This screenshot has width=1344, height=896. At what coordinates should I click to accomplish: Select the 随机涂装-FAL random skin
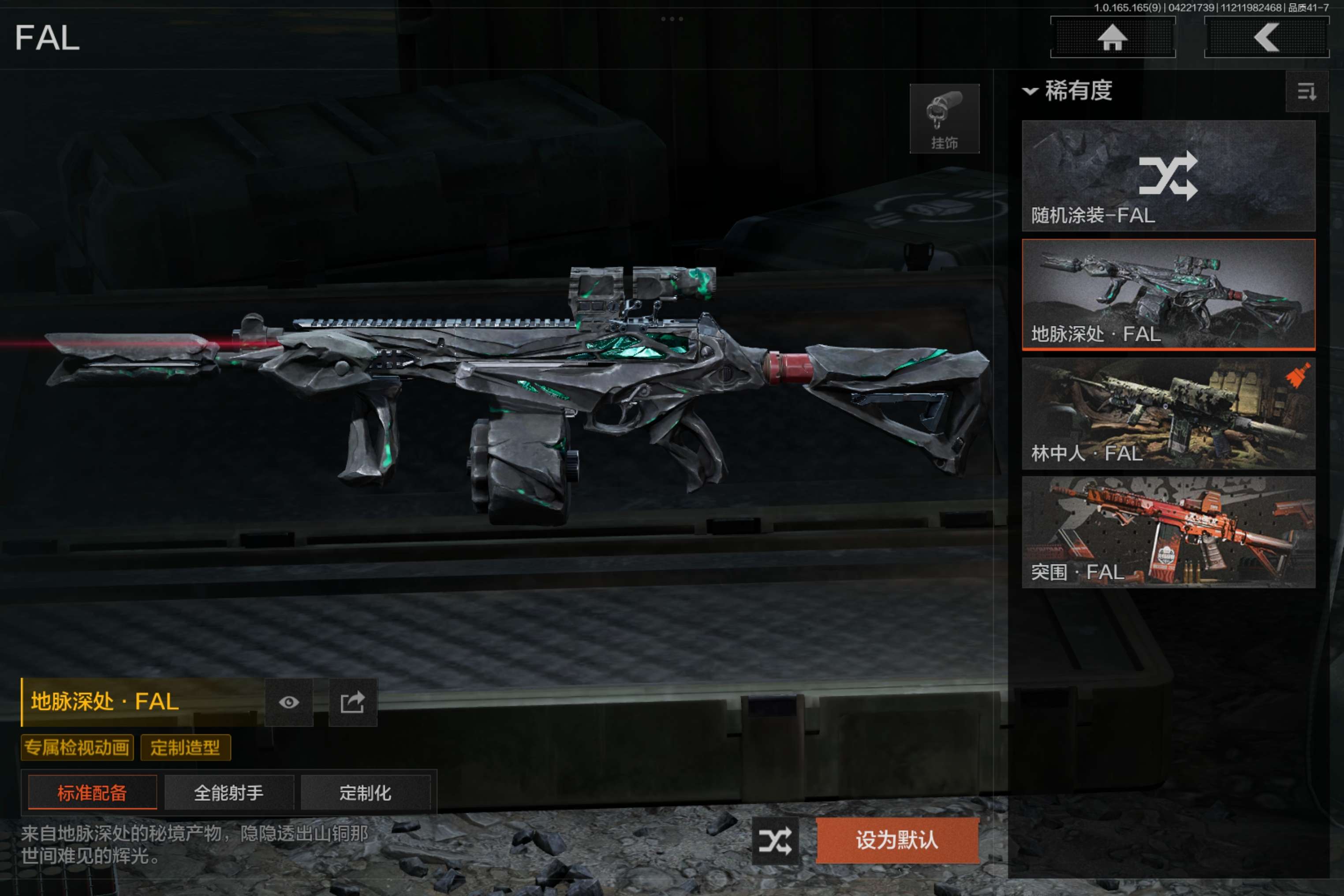tap(1168, 175)
